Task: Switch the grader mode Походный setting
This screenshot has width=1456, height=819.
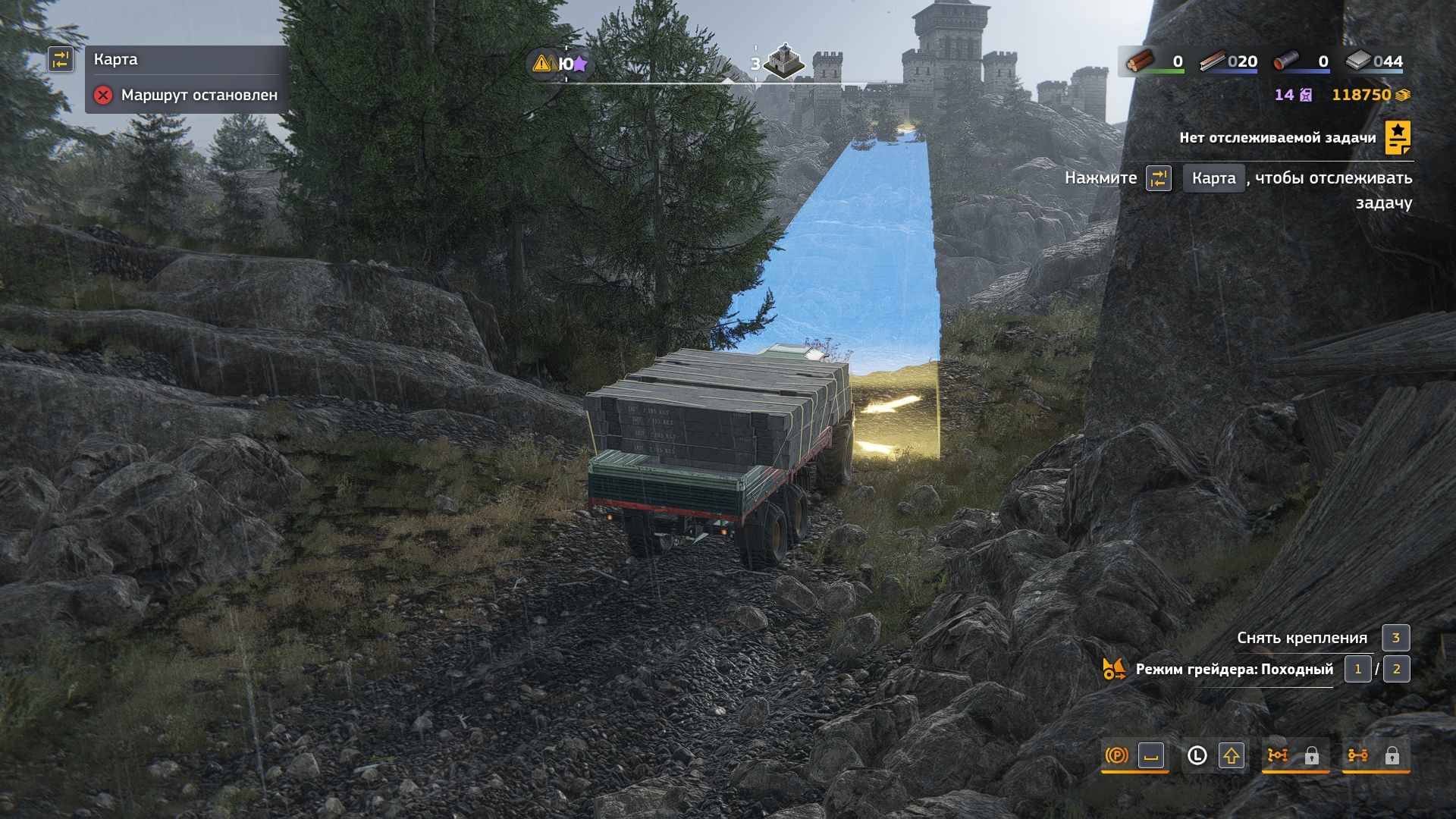Action: point(1234,670)
